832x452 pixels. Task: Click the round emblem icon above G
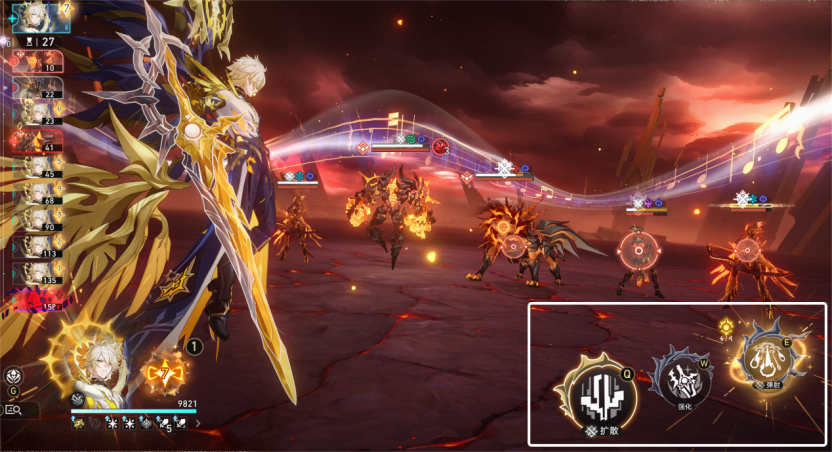pyautogui.click(x=15, y=376)
